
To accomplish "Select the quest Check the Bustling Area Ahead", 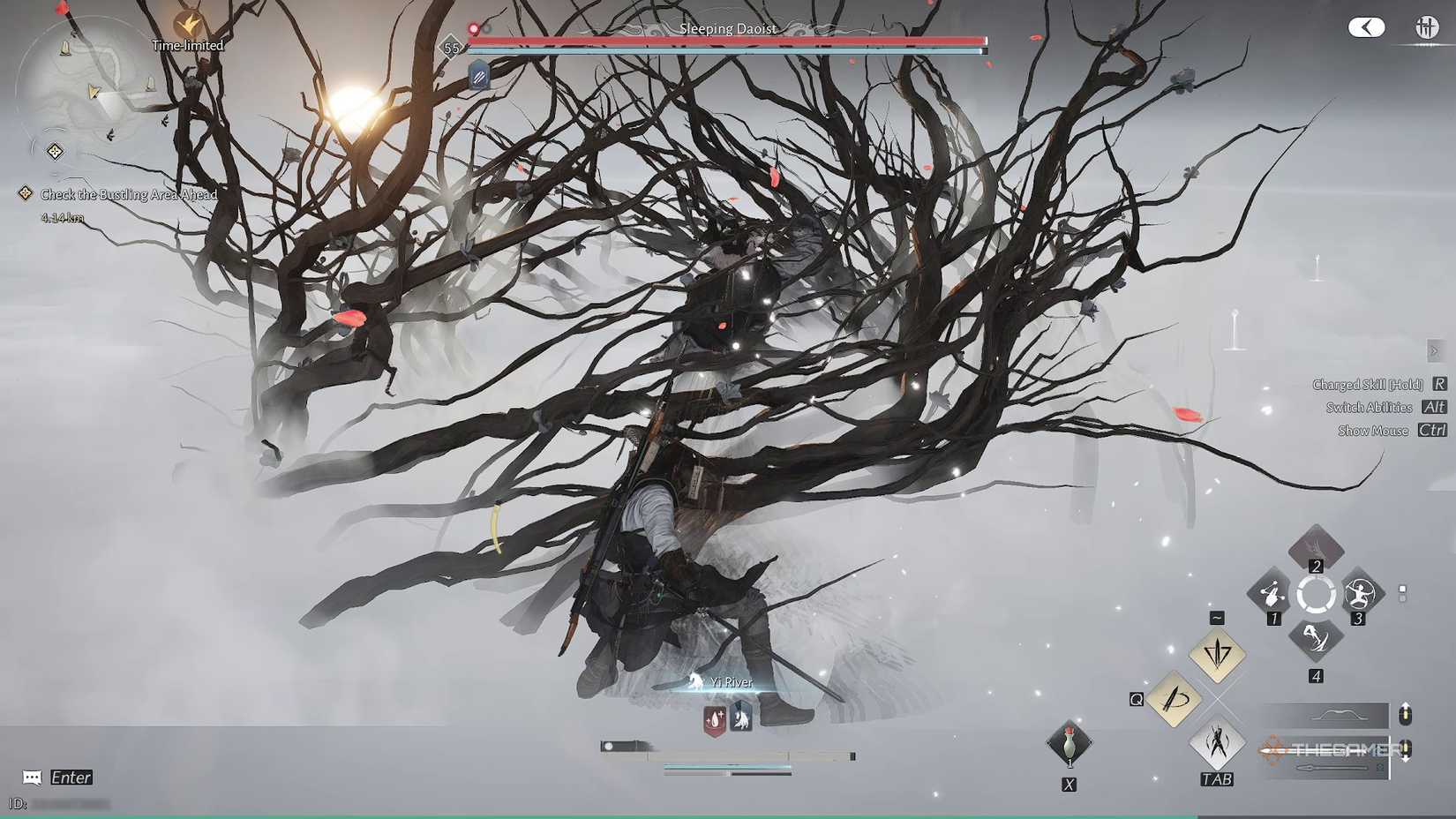I will [x=126, y=194].
